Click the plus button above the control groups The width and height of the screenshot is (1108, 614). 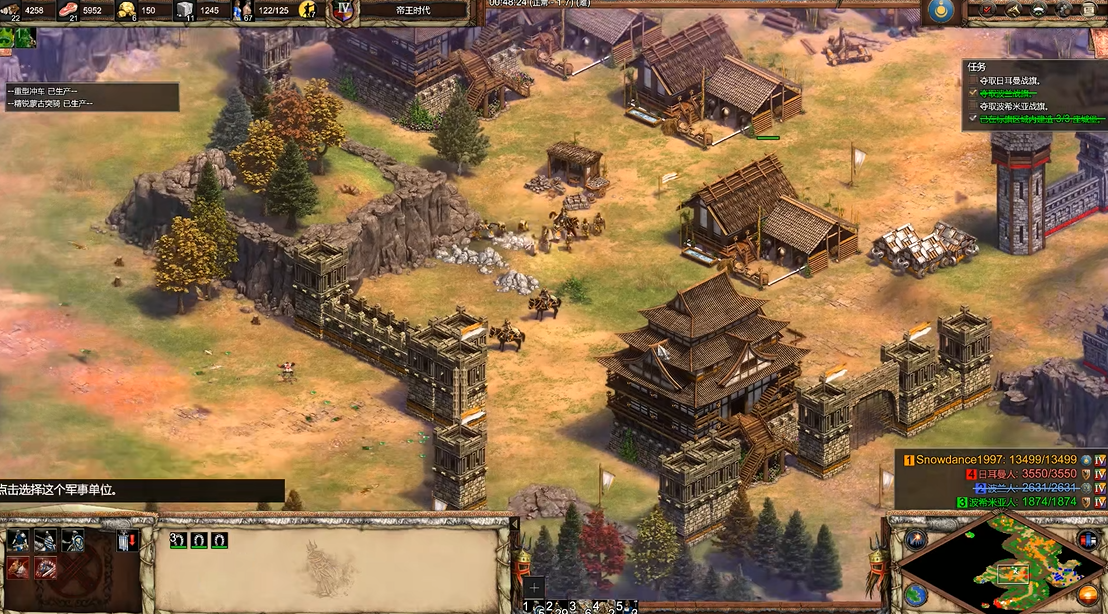[x=535, y=587]
